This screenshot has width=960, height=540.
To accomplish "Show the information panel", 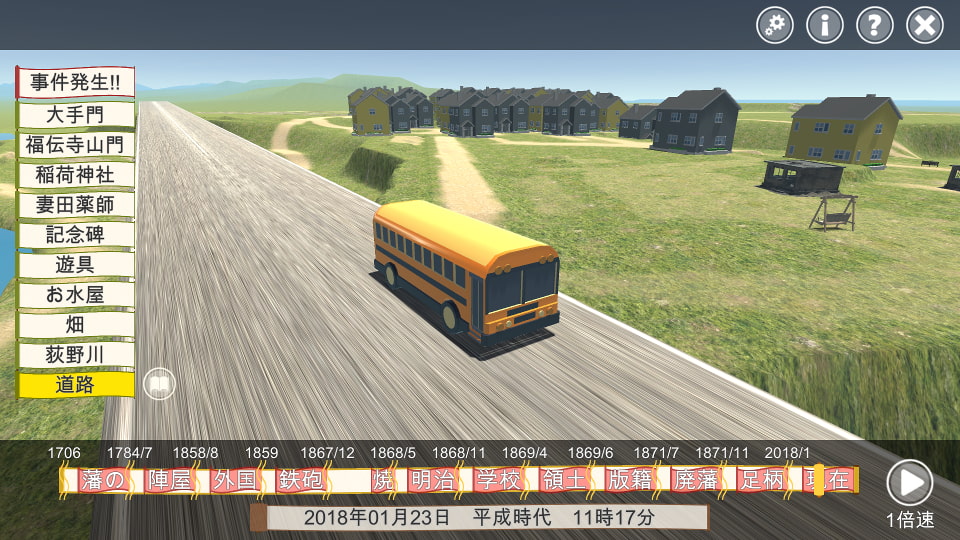I will click(x=825, y=25).
